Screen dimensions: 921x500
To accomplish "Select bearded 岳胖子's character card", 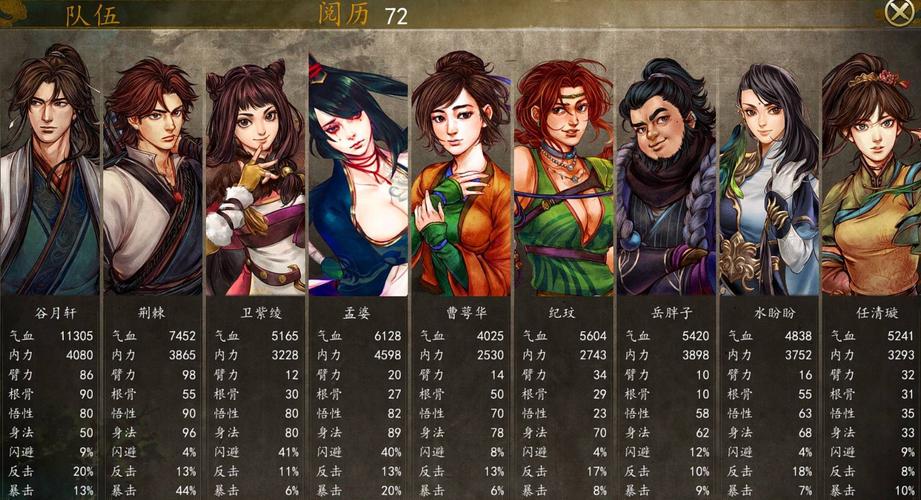I will pyautogui.click(x=665, y=175).
